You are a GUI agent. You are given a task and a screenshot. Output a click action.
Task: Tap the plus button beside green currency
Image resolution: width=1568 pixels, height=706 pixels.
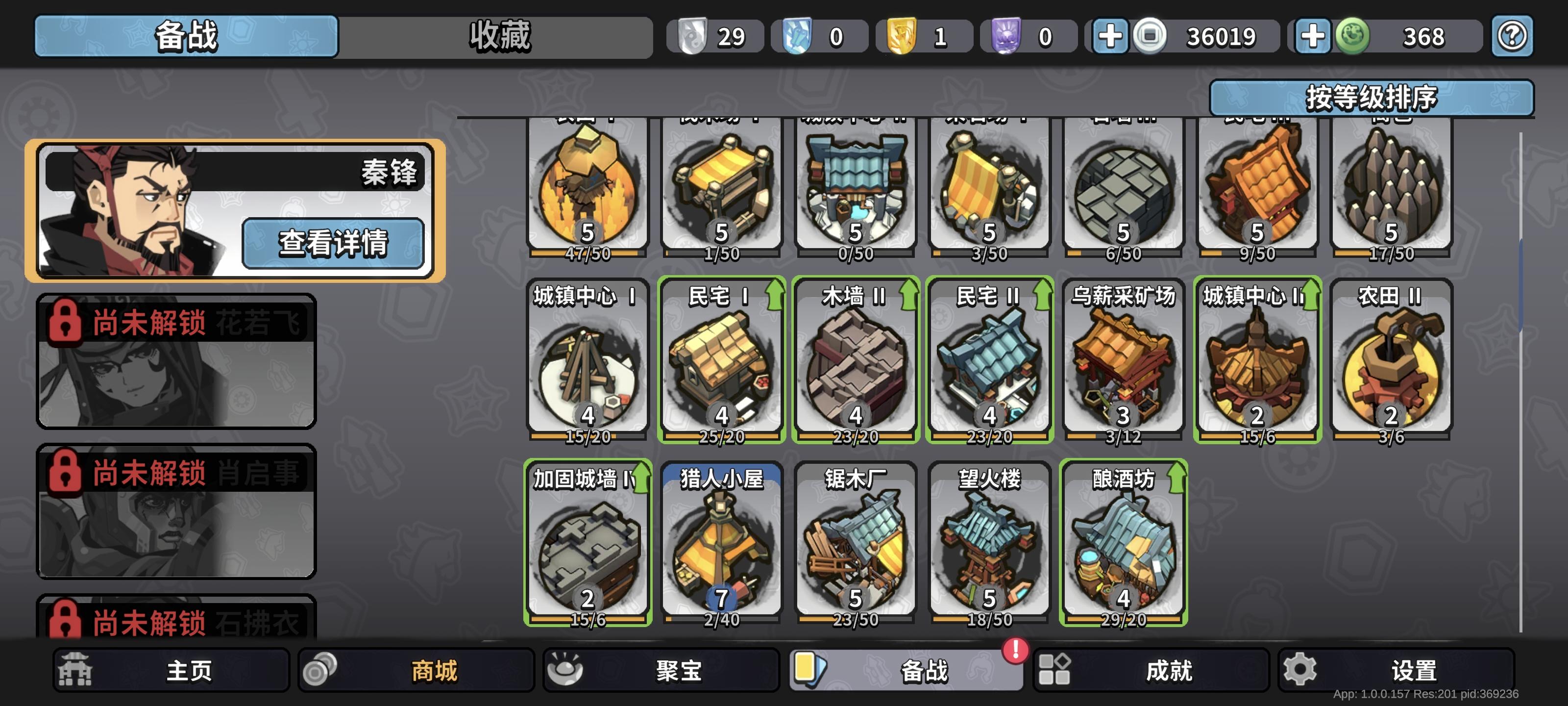(1312, 37)
